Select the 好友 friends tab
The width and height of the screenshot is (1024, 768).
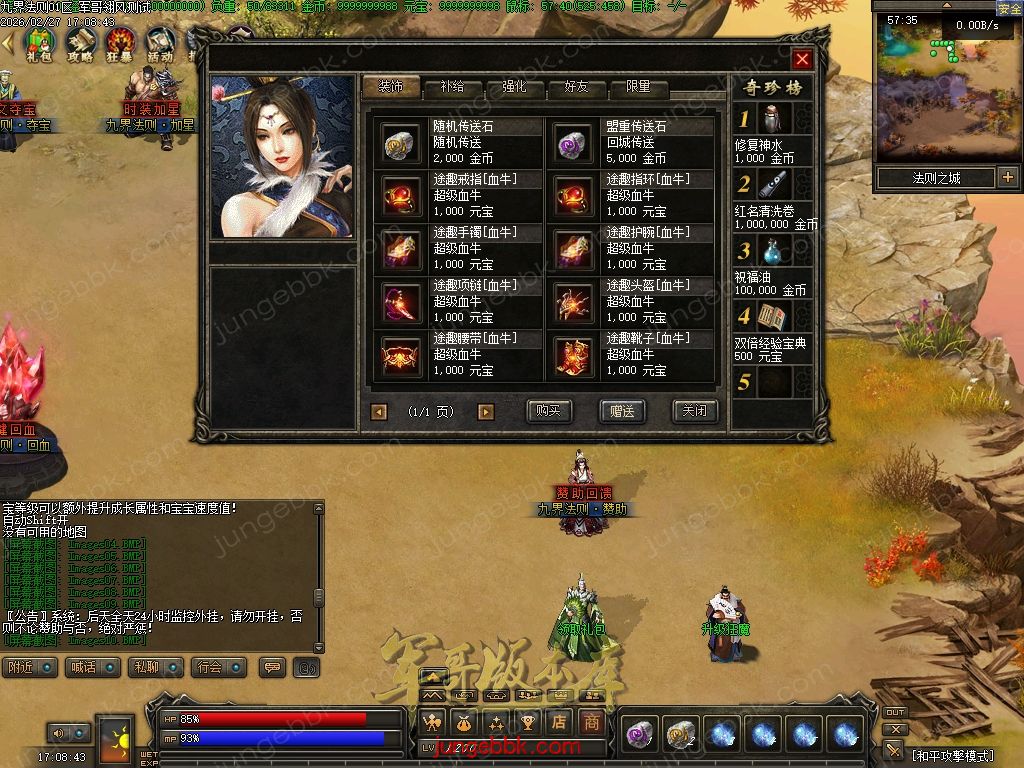(x=576, y=87)
